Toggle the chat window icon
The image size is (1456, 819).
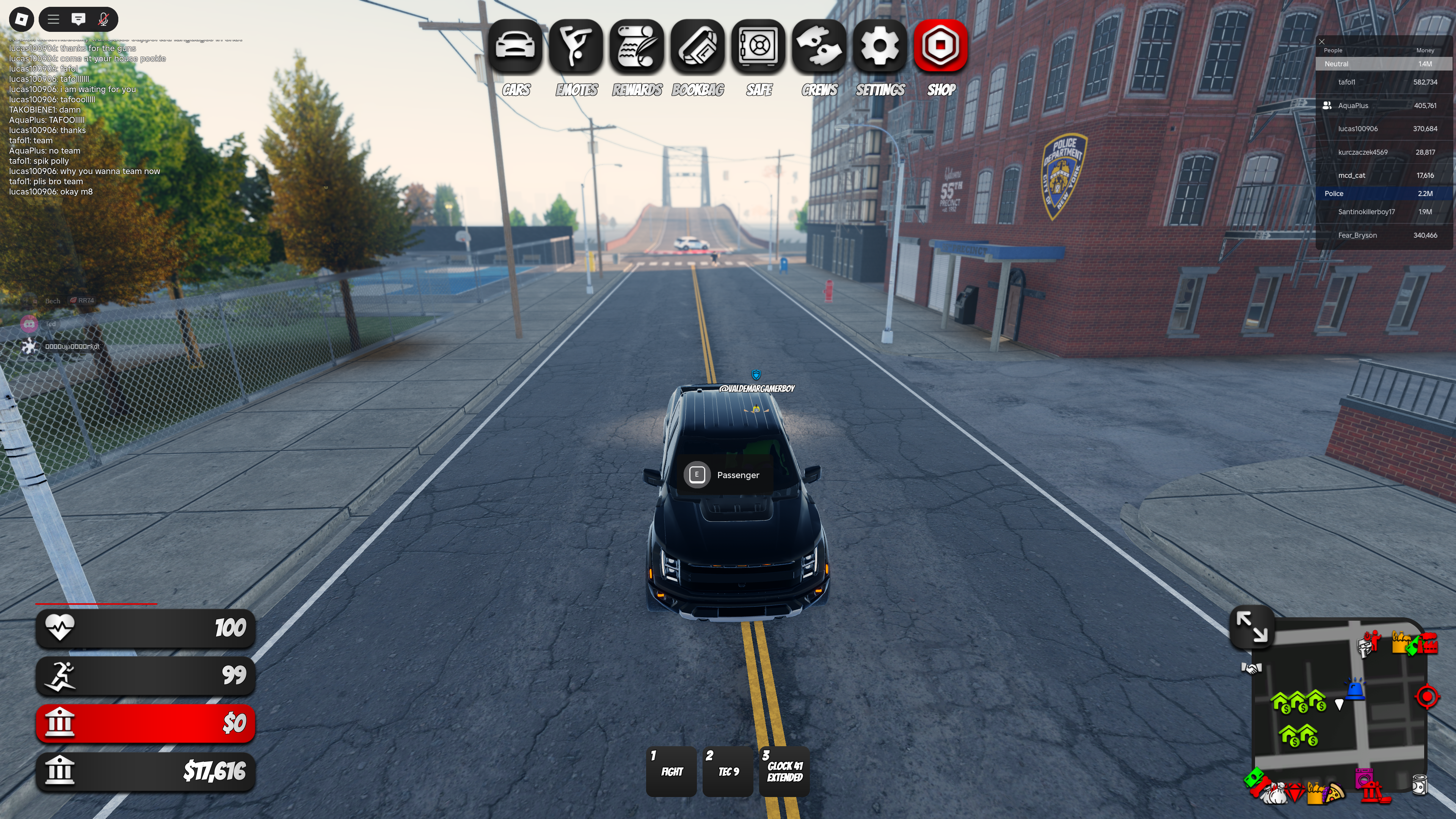tap(78, 19)
